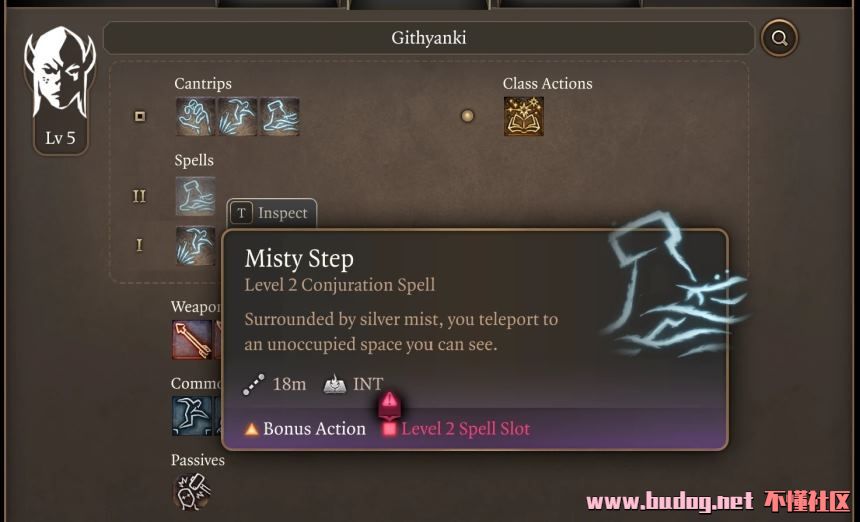Choose the leaping figure cantrip in Cantrips row

pos(237,116)
